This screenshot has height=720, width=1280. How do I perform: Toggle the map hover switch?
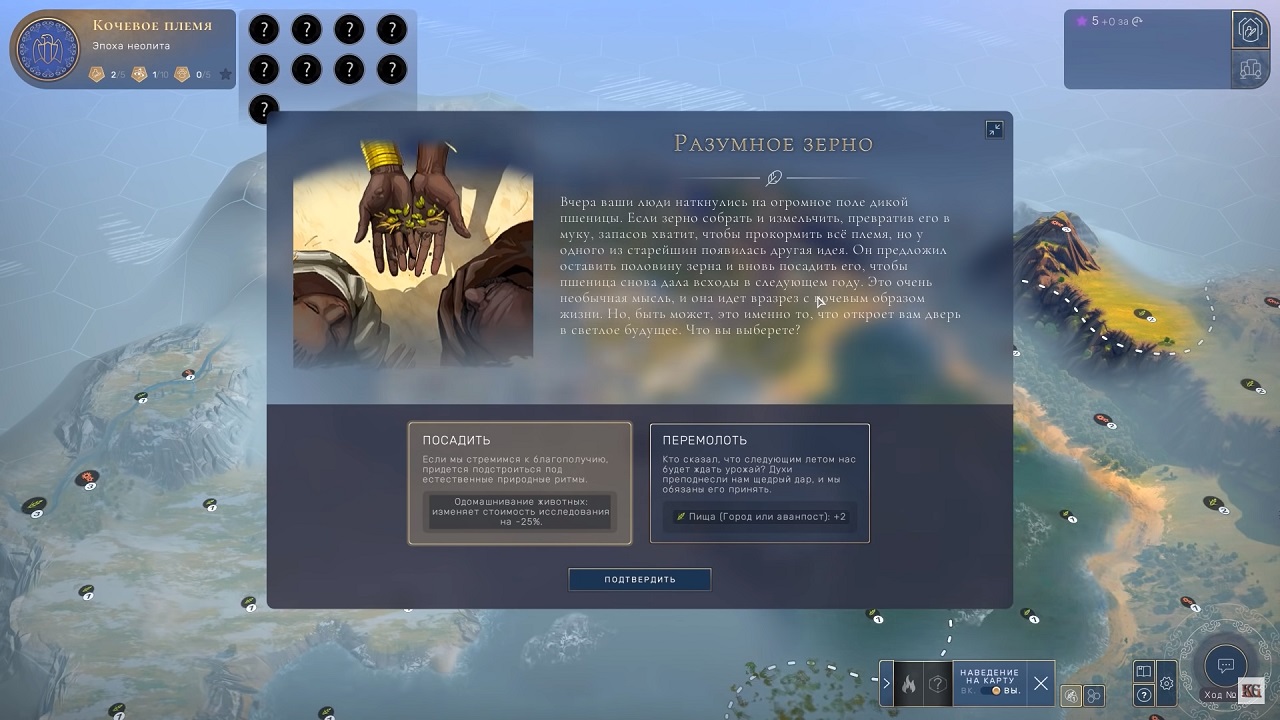click(995, 690)
